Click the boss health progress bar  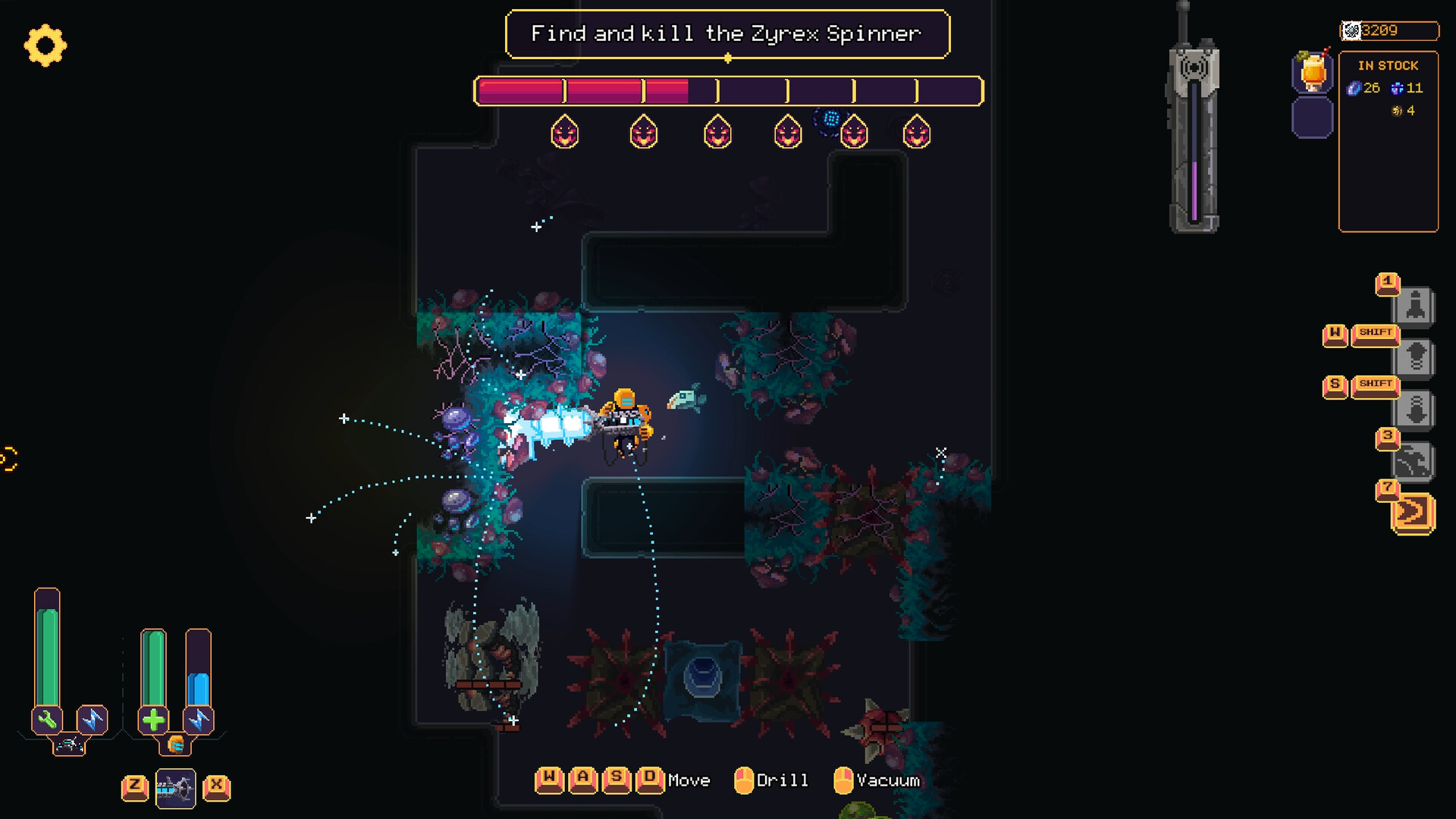pos(726,91)
